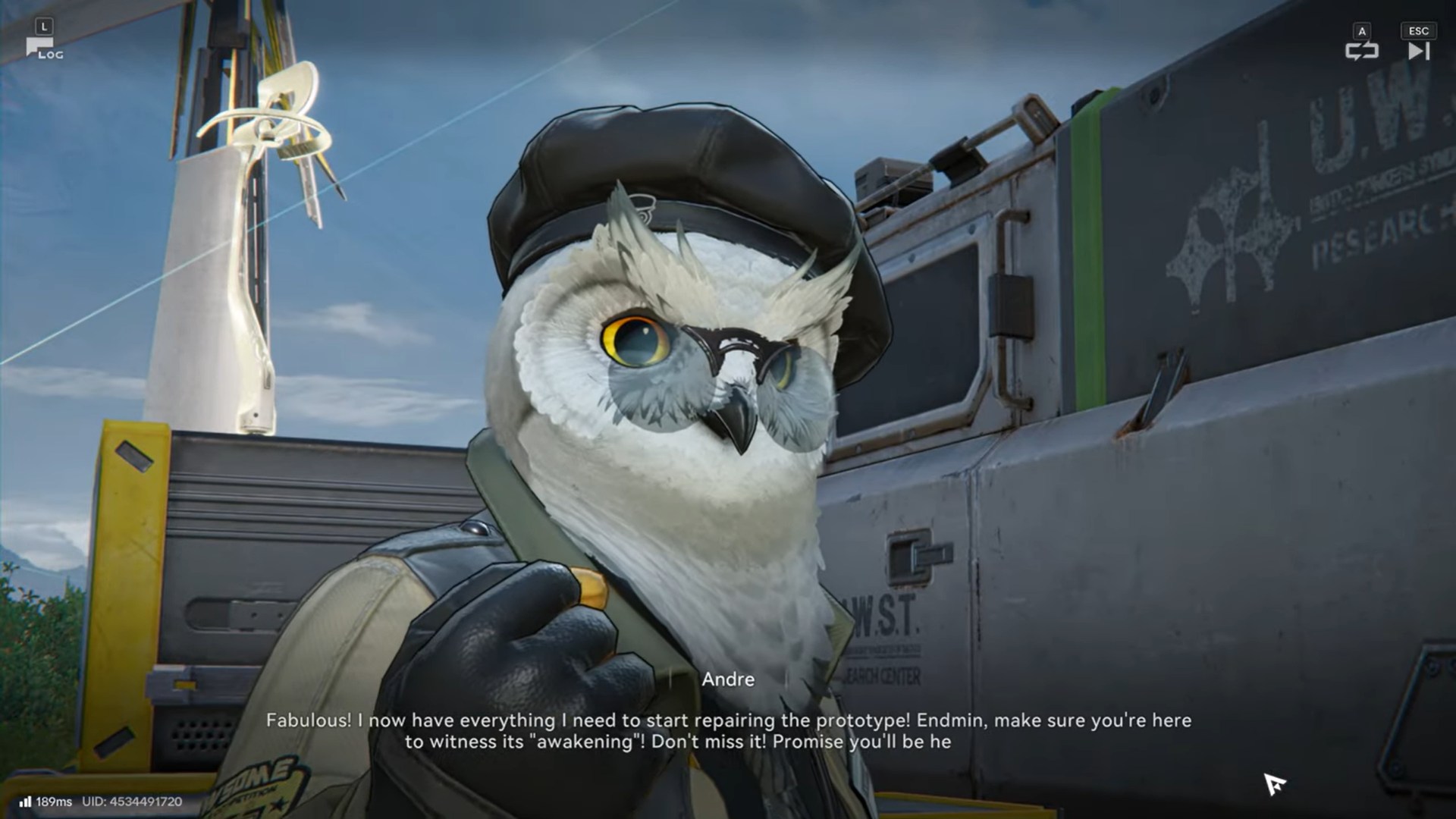Click Andre's speaker name label
The image size is (1456, 819).
[726, 679]
